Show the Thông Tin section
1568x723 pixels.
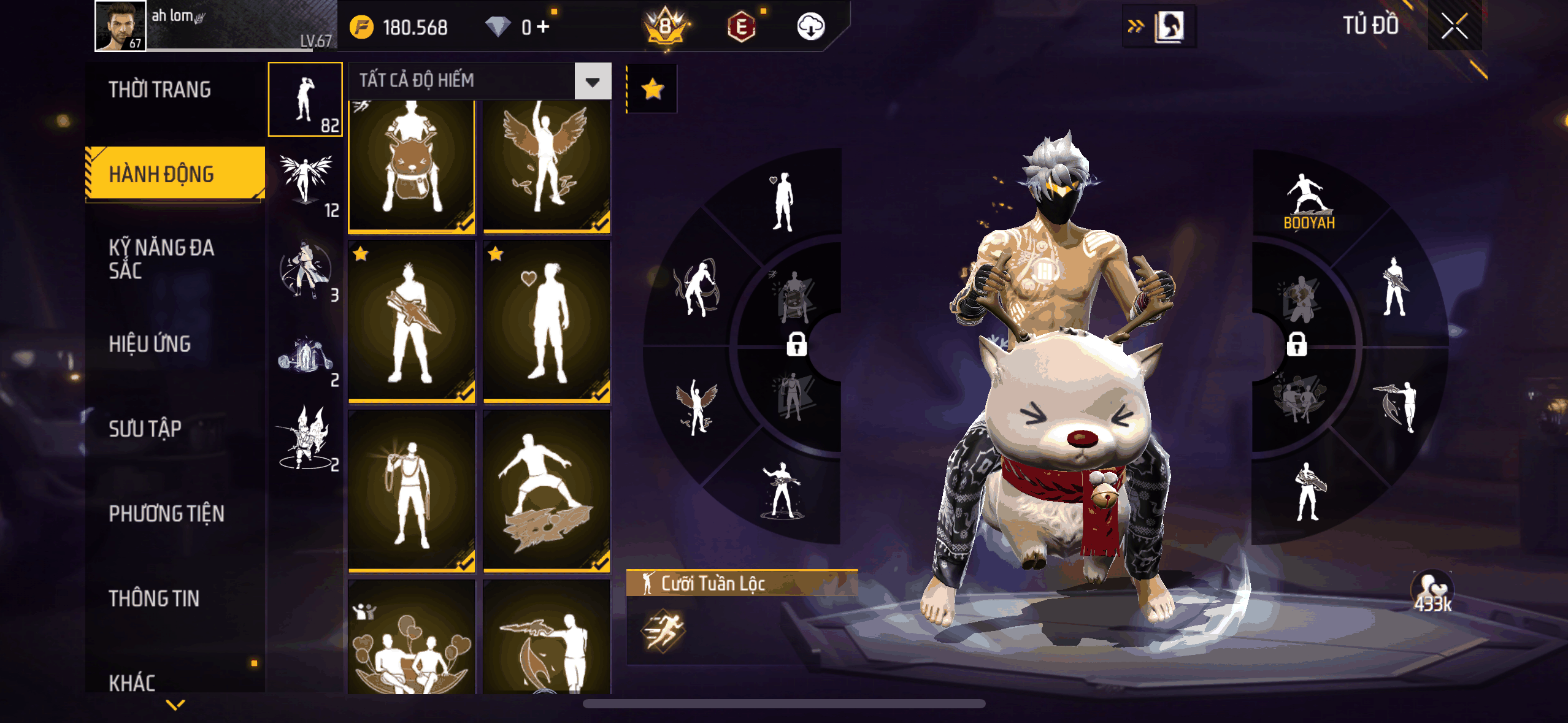(x=154, y=599)
